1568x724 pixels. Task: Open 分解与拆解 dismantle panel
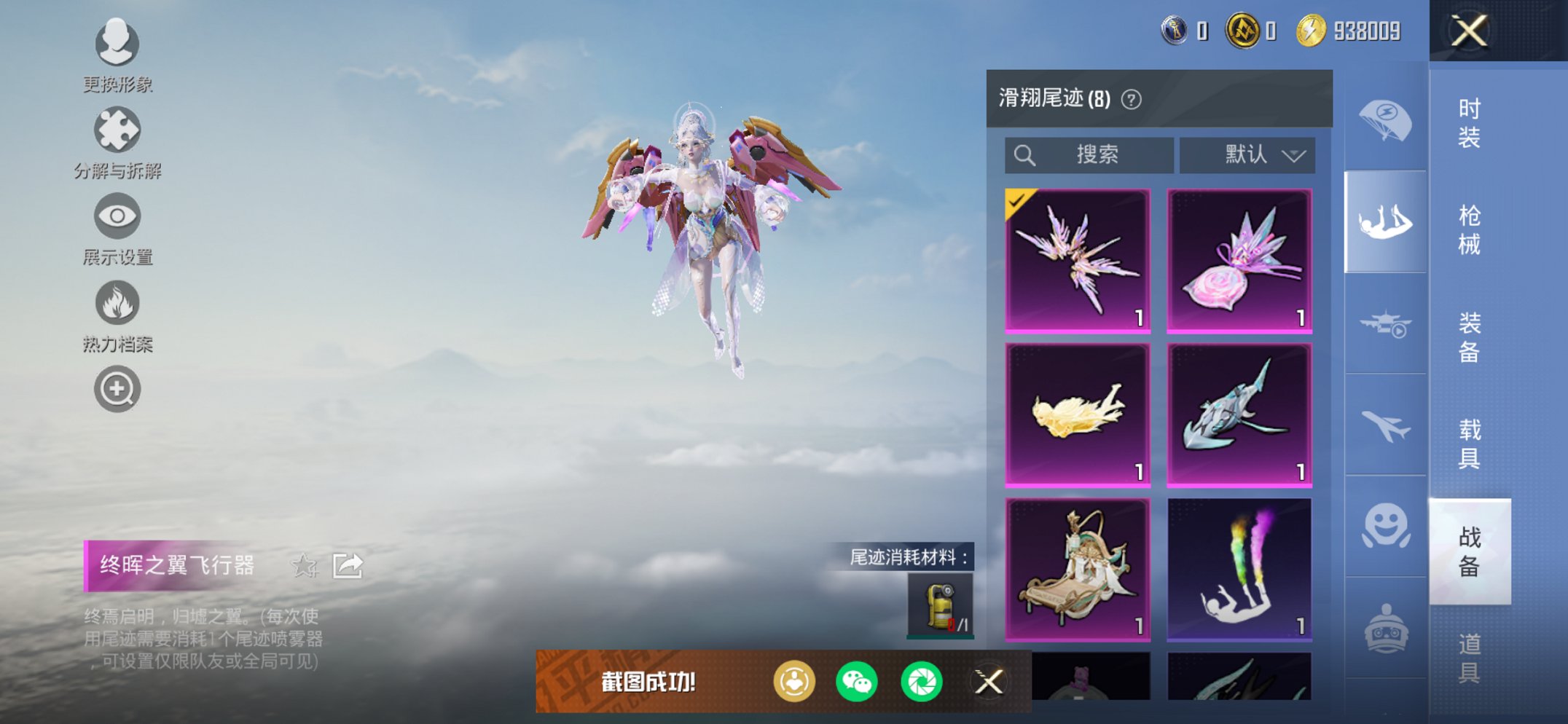[117, 133]
